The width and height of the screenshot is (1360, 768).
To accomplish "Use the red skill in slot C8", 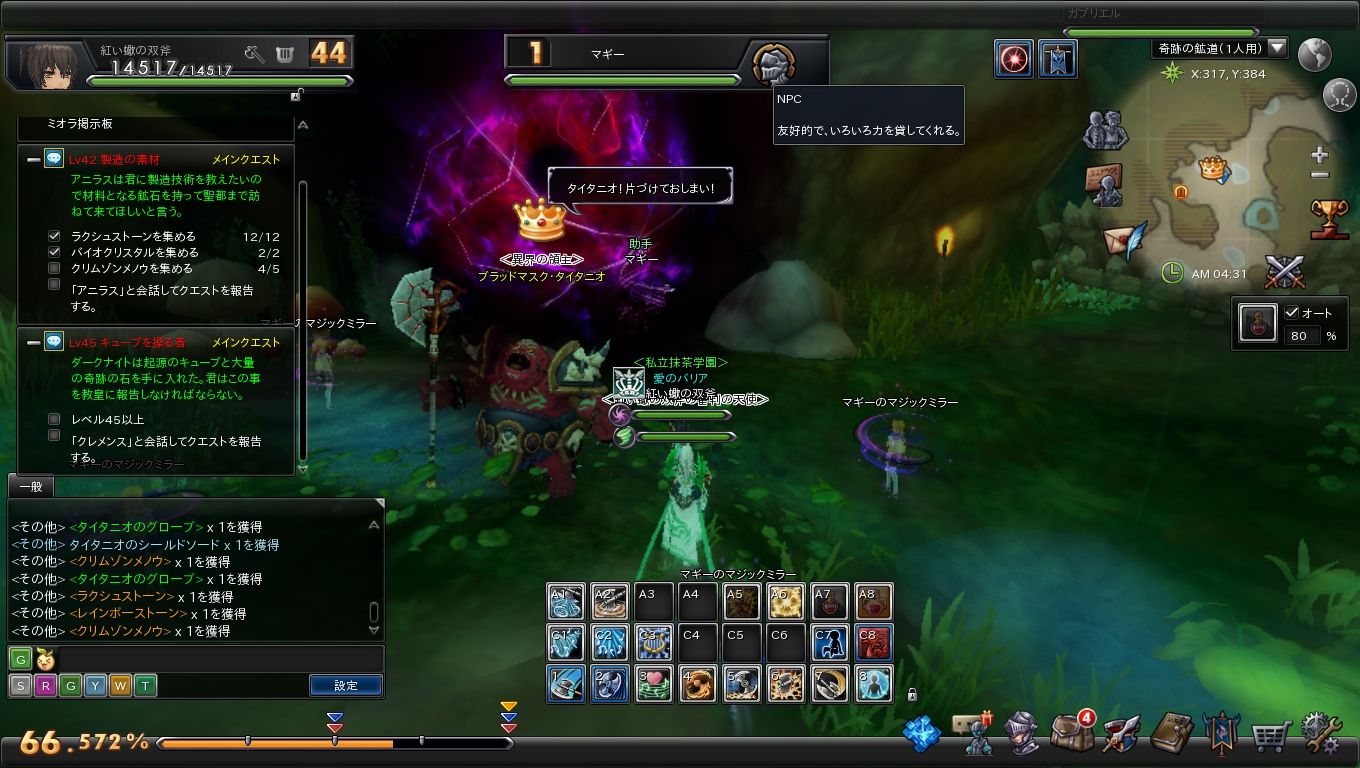I will pos(873,642).
